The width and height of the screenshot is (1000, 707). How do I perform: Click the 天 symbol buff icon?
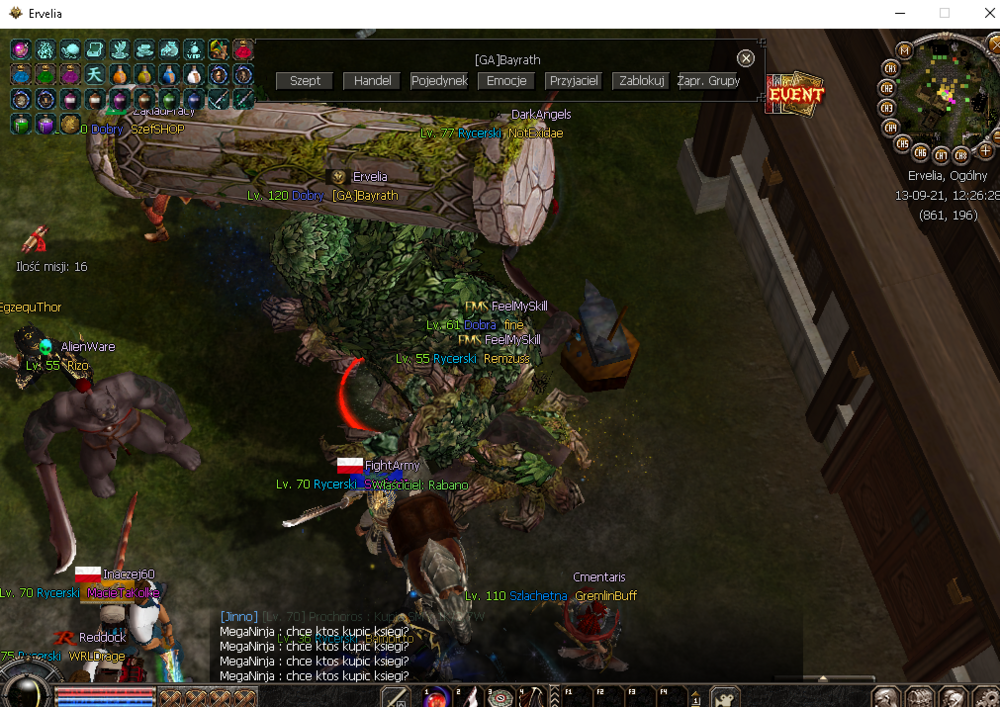click(94, 75)
